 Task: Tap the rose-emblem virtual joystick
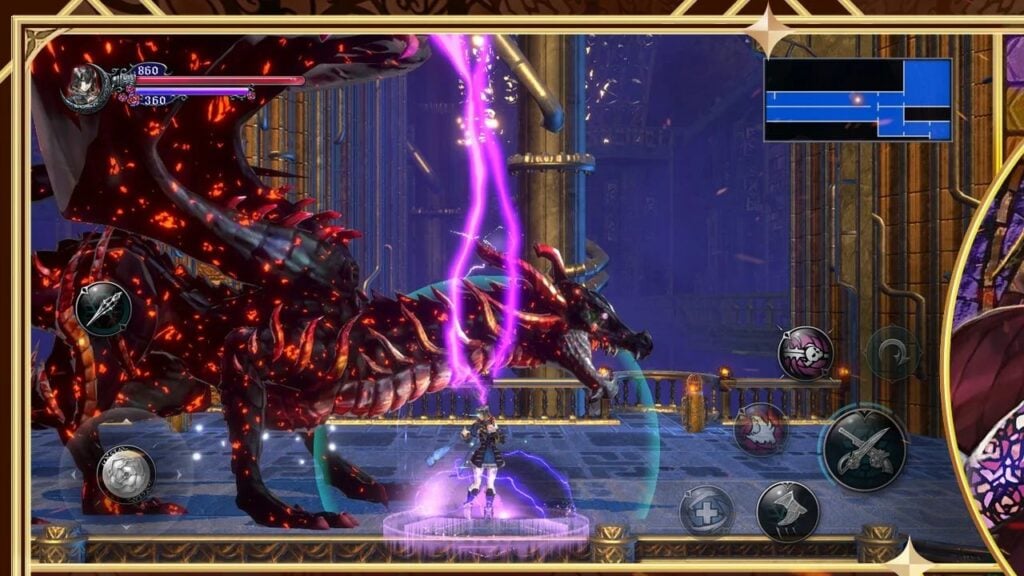[127, 473]
